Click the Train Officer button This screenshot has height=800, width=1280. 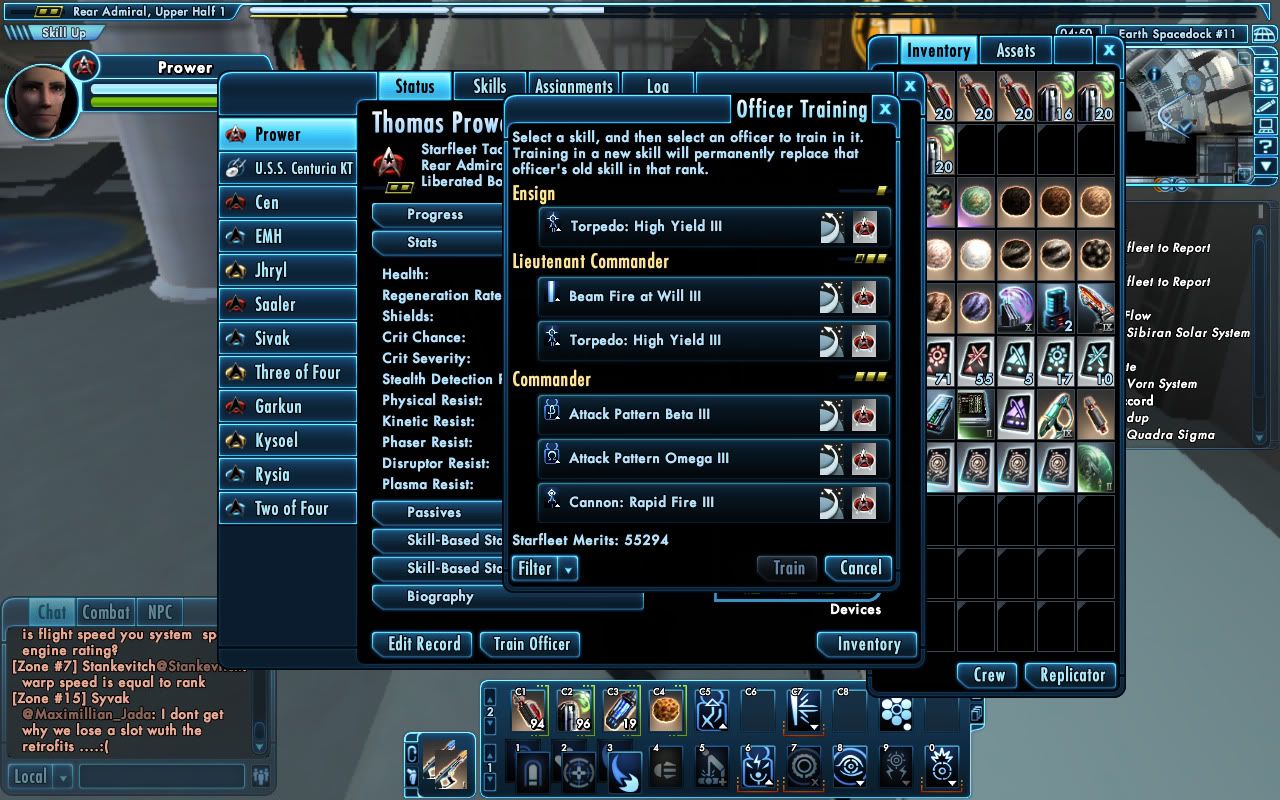point(531,644)
